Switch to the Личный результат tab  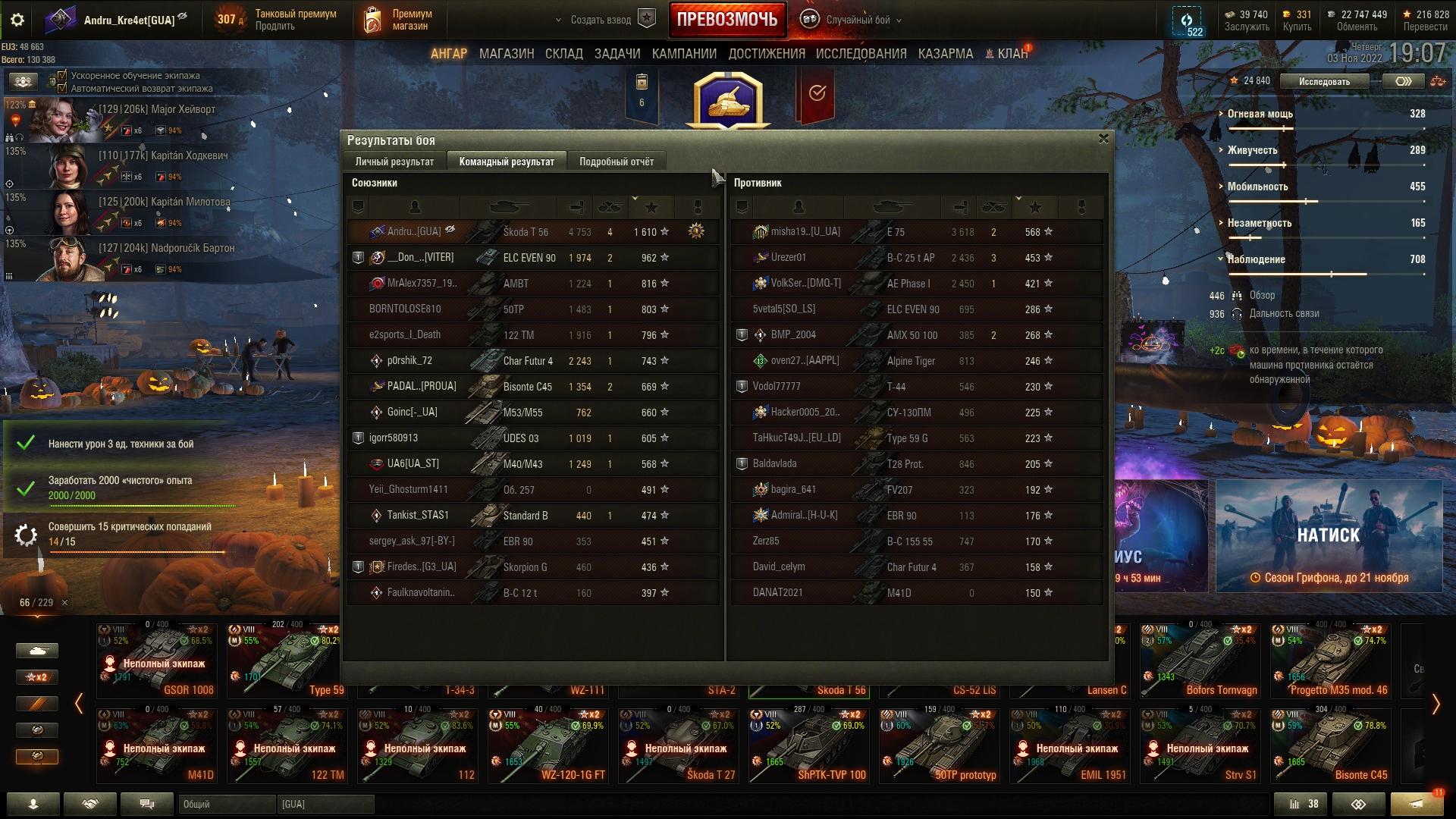coord(394,162)
